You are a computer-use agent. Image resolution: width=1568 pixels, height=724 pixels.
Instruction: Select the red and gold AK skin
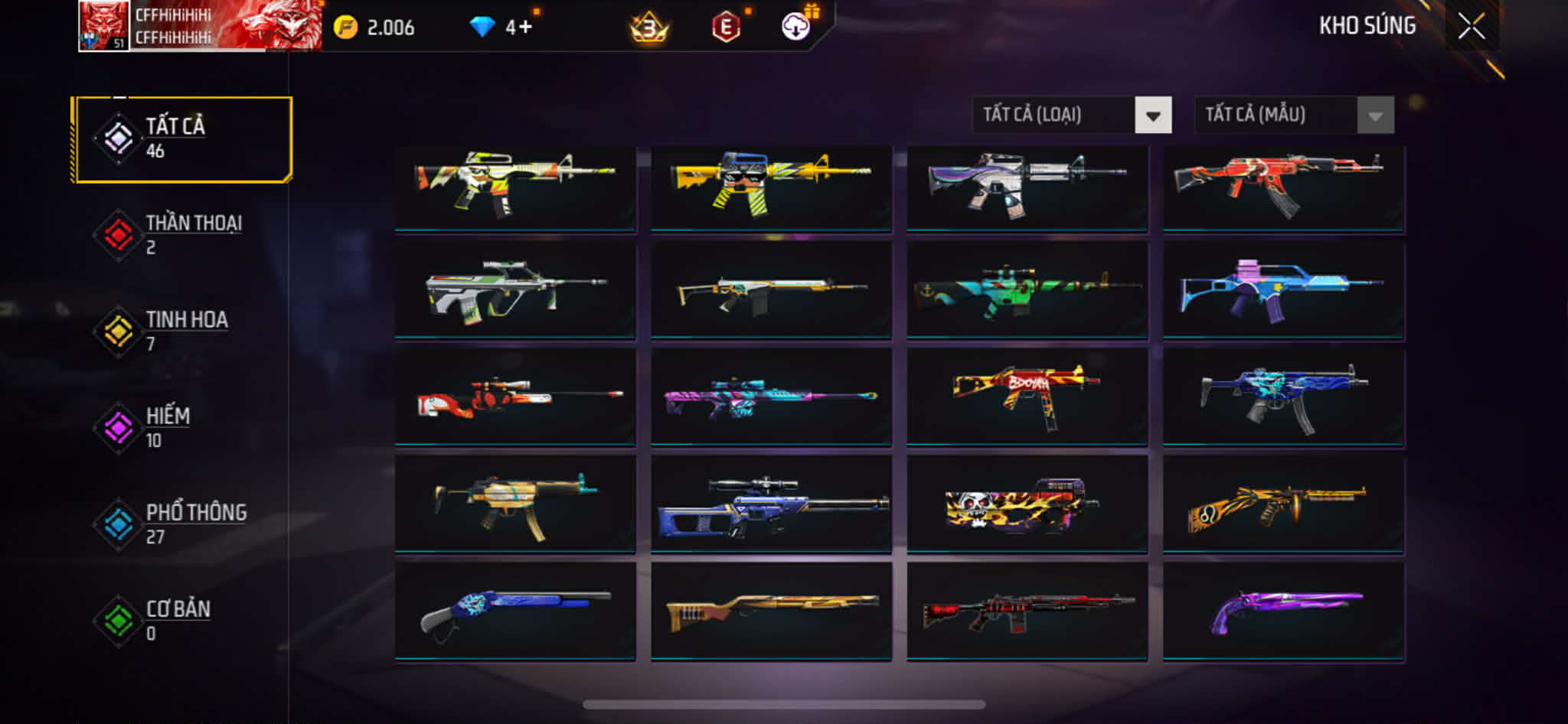point(1282,188)
